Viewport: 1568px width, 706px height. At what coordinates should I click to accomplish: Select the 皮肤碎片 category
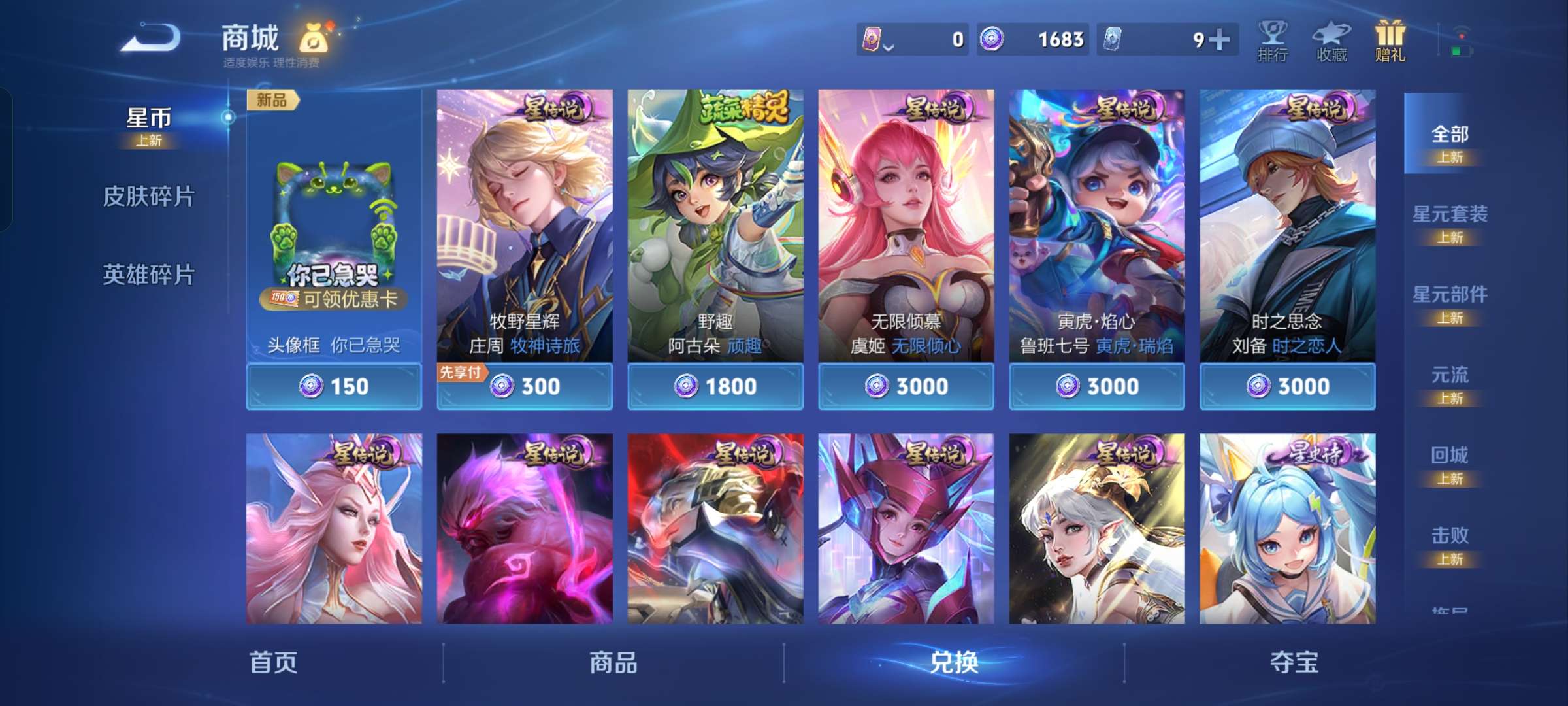point(149,196)
